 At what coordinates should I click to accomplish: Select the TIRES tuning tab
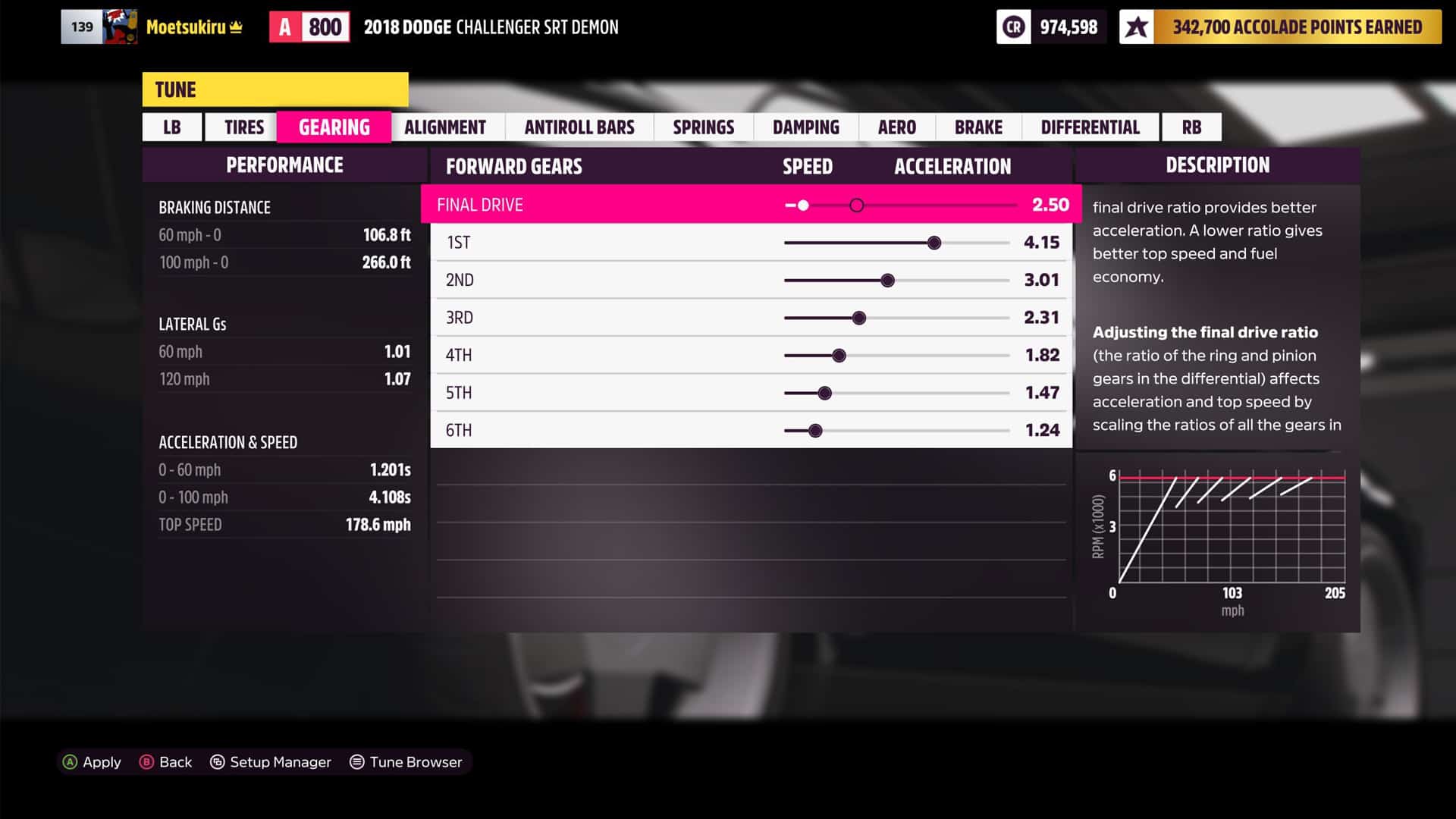[241, 127]
